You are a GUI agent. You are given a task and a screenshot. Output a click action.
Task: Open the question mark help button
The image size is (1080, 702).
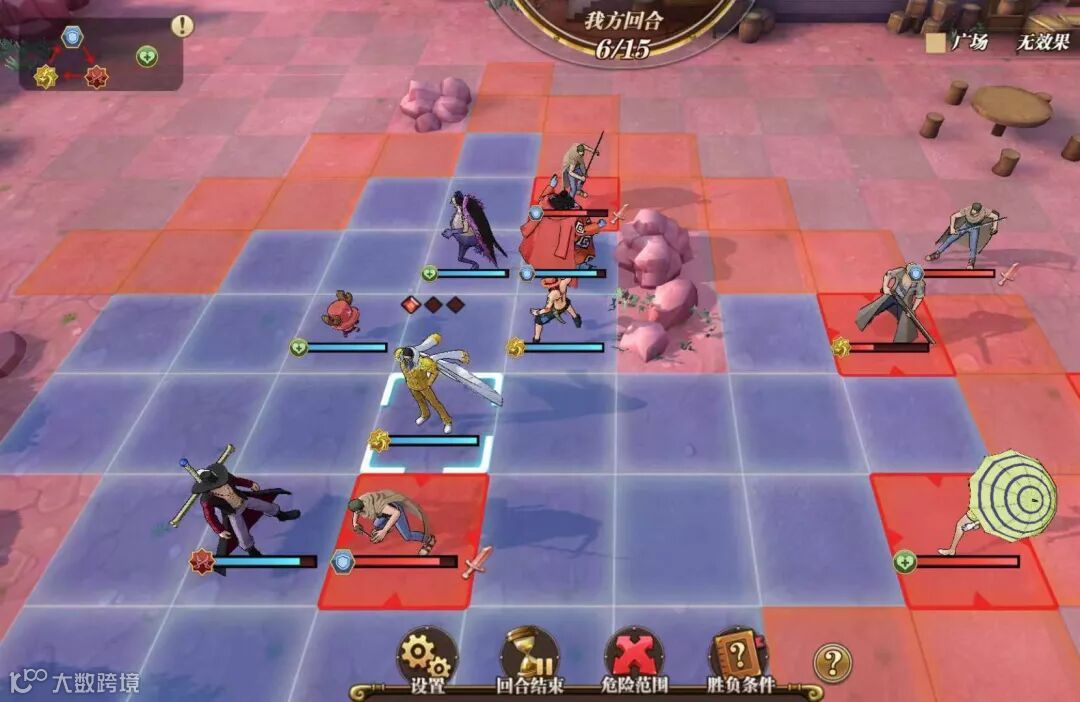(x=832, y=661)
